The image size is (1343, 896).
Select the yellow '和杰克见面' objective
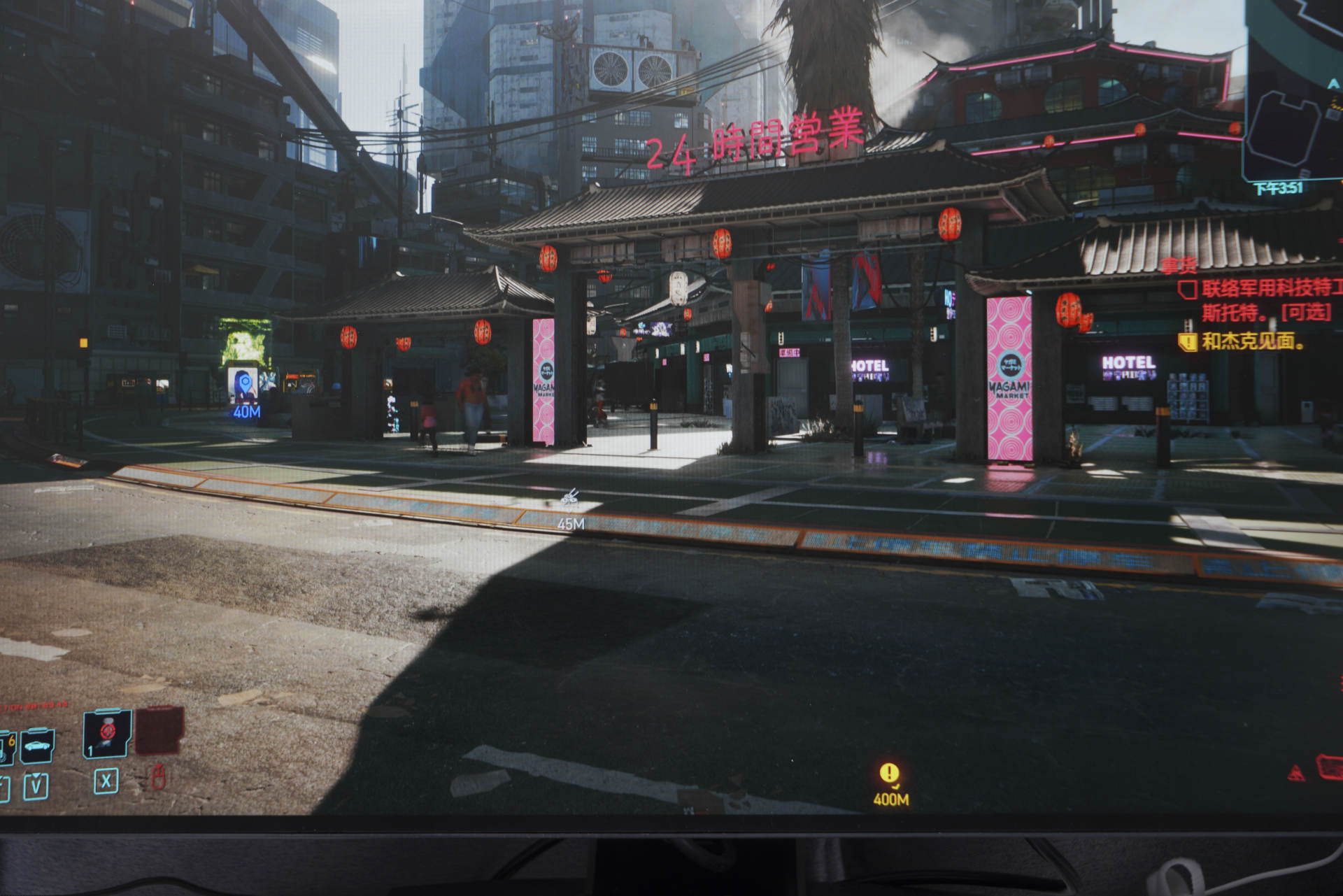point(1251,341)
